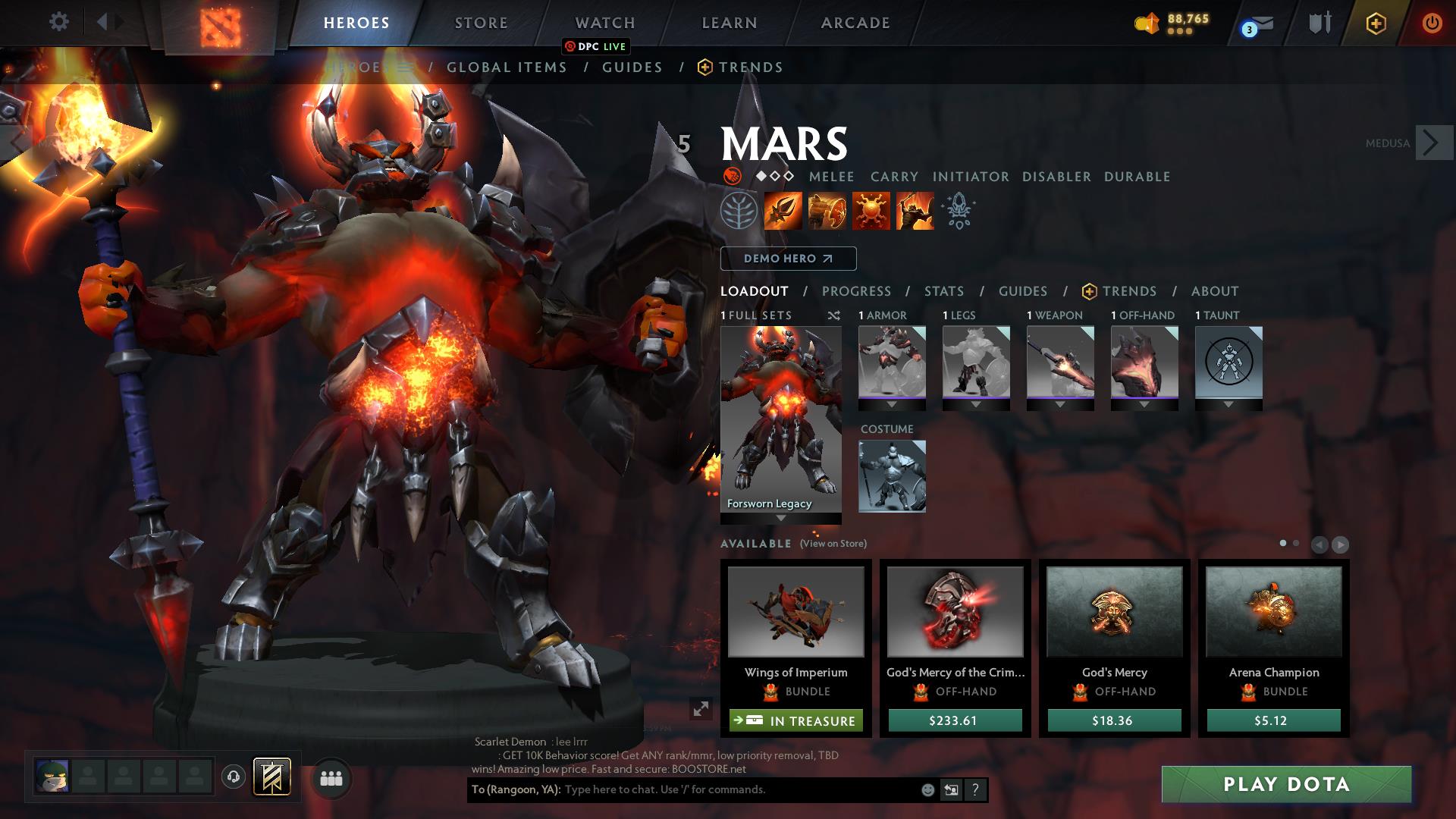The height and width of the screenshot is (819, 1456).
Task: Click the DEMO HERO button
Action: pos(787,259)
